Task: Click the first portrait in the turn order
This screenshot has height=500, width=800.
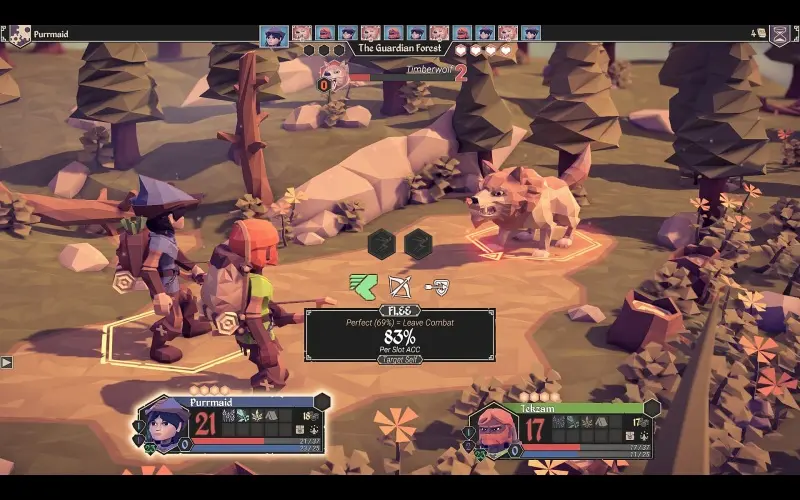Action: tap(274, 36)
